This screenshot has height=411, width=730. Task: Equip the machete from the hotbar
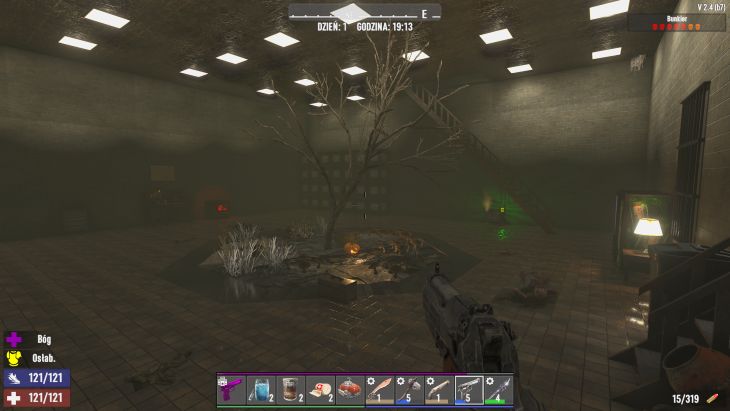click(380, 389)
